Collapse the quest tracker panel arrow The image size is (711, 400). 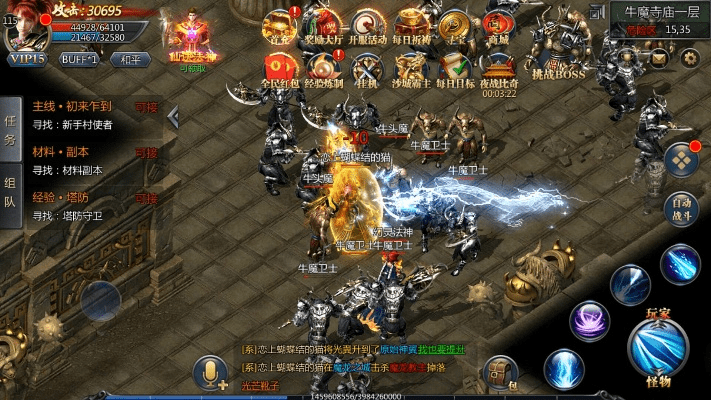coord(172,117)
